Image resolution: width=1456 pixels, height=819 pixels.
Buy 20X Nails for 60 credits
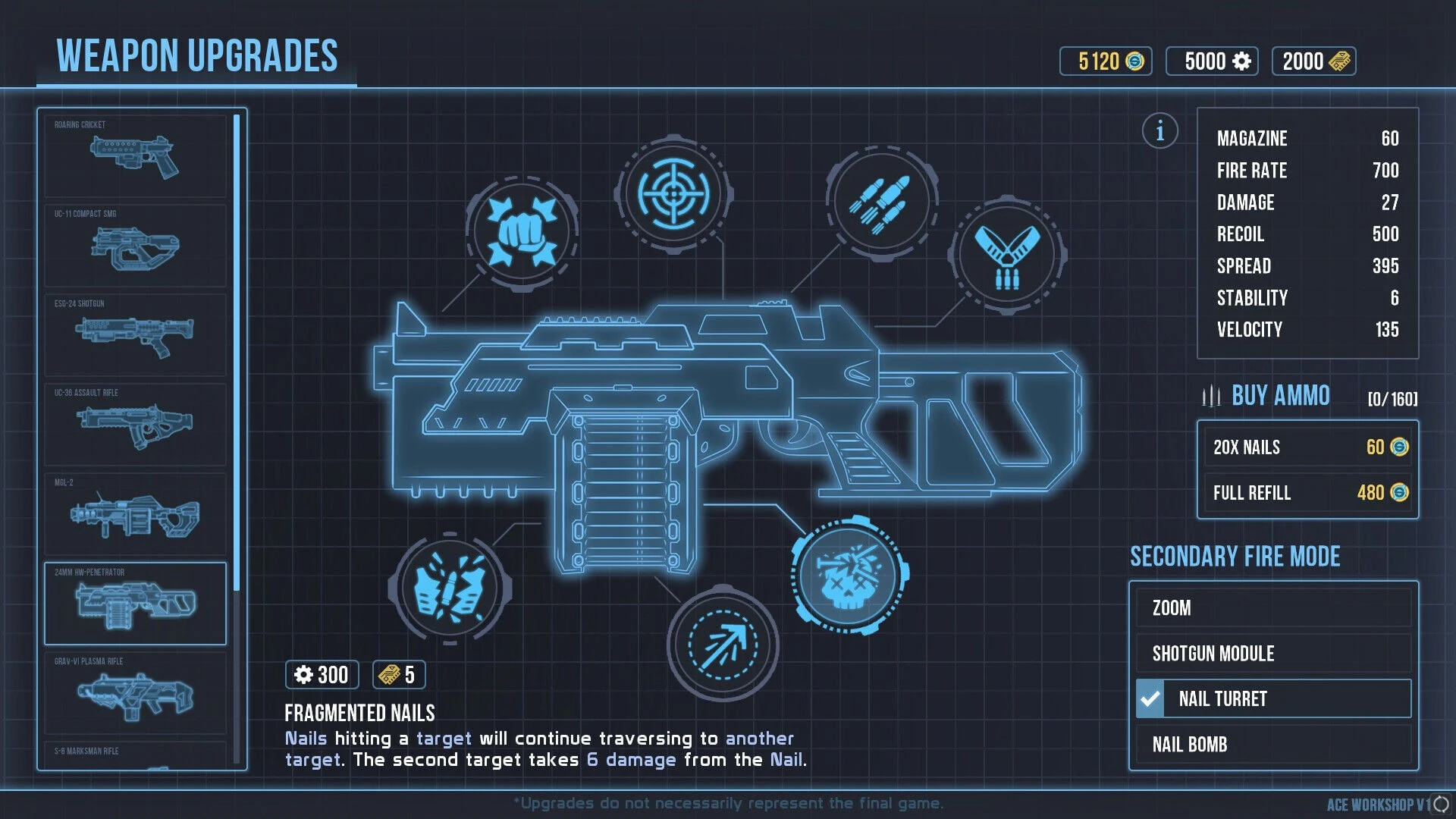pyautogui.click(x=1307, y=447)
